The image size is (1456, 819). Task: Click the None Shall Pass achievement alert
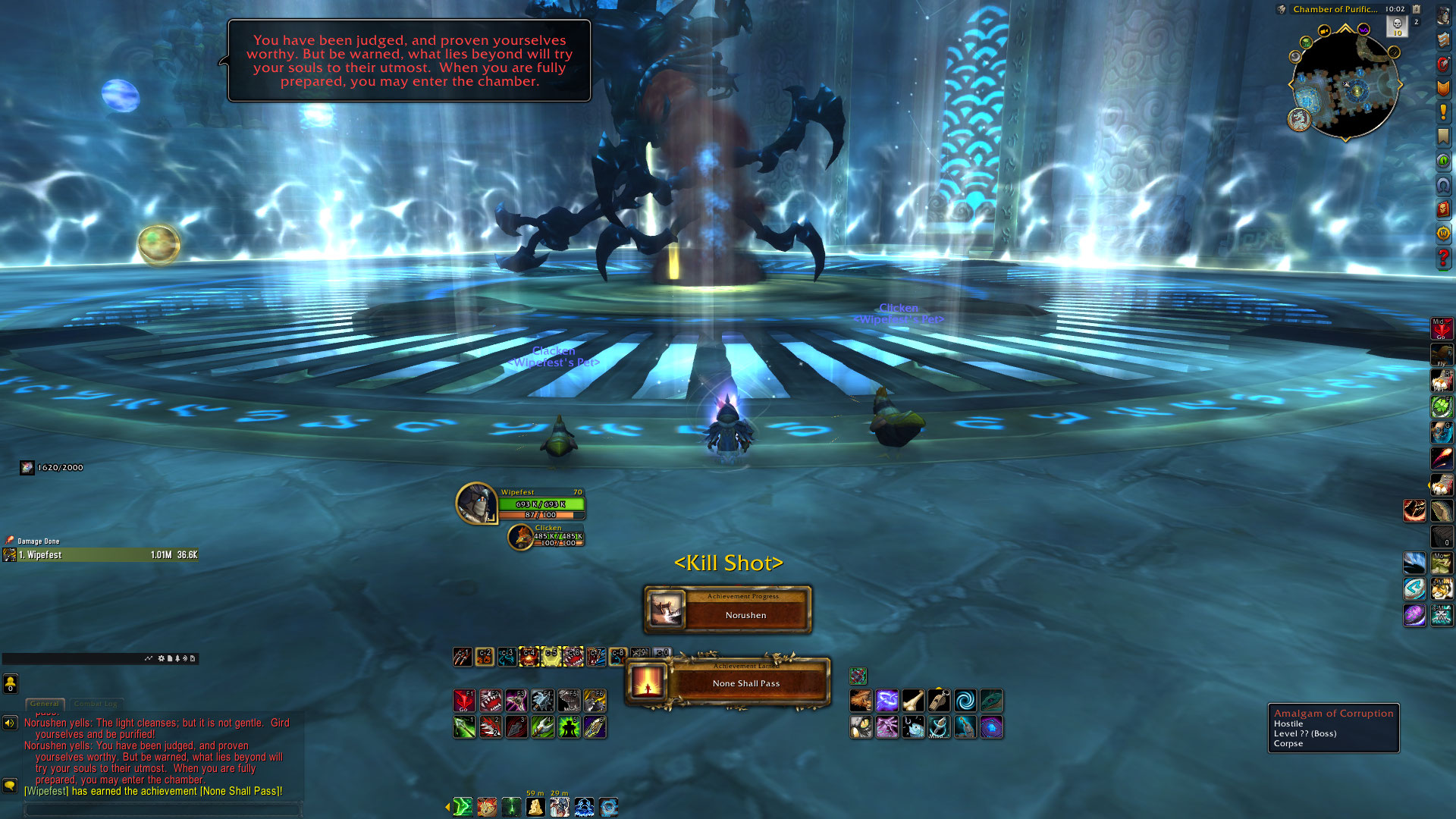point(728,682)
